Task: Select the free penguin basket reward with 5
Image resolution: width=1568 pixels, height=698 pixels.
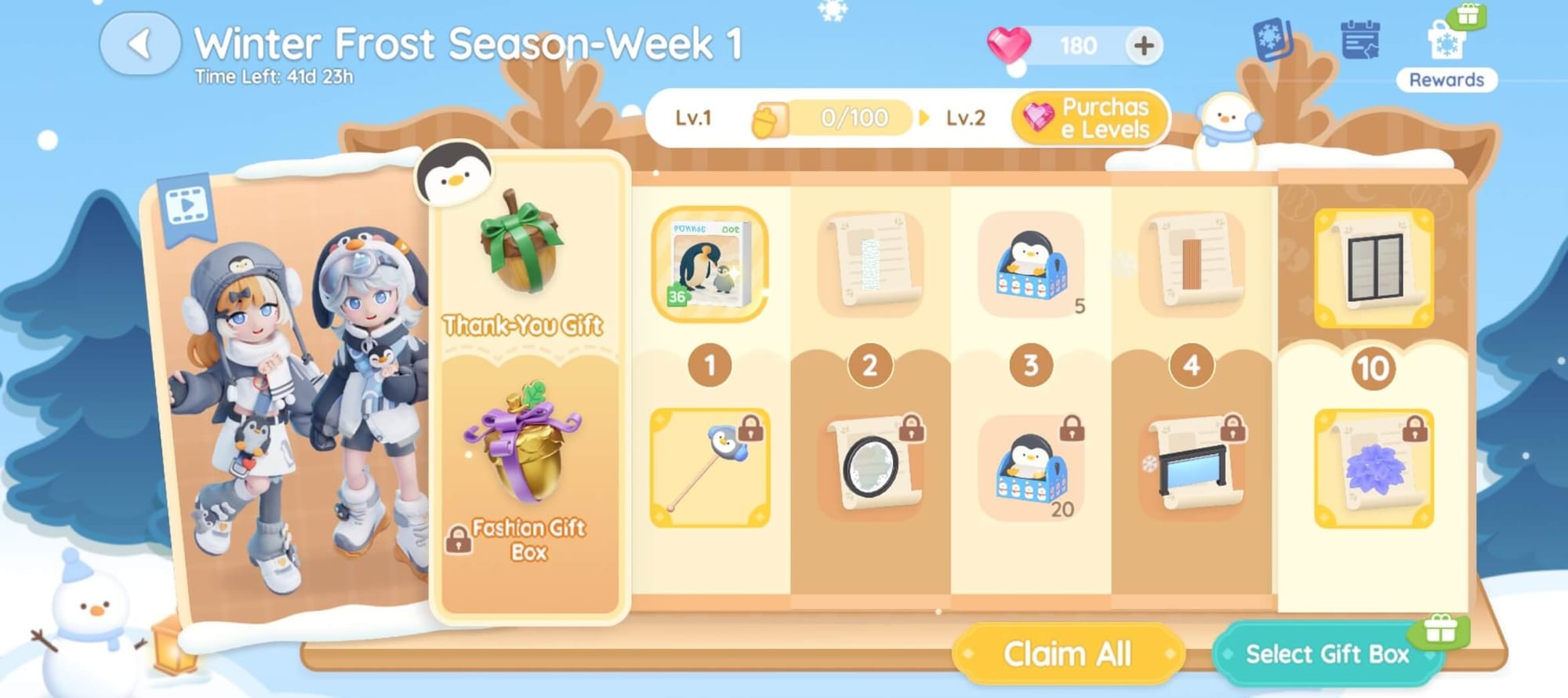Action: coord(1031,265)
